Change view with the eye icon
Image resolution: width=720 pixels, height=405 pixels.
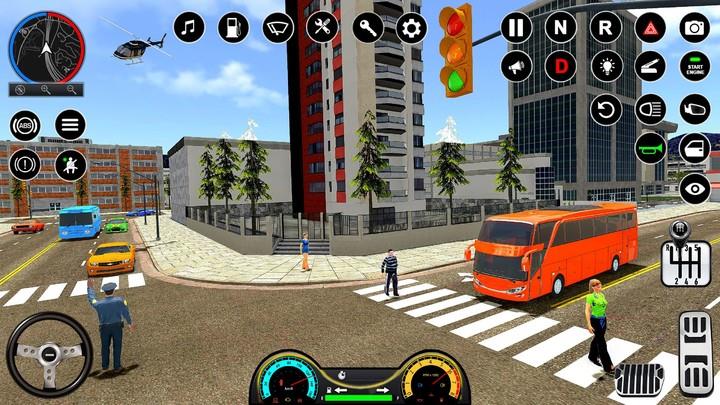[694, 187]
